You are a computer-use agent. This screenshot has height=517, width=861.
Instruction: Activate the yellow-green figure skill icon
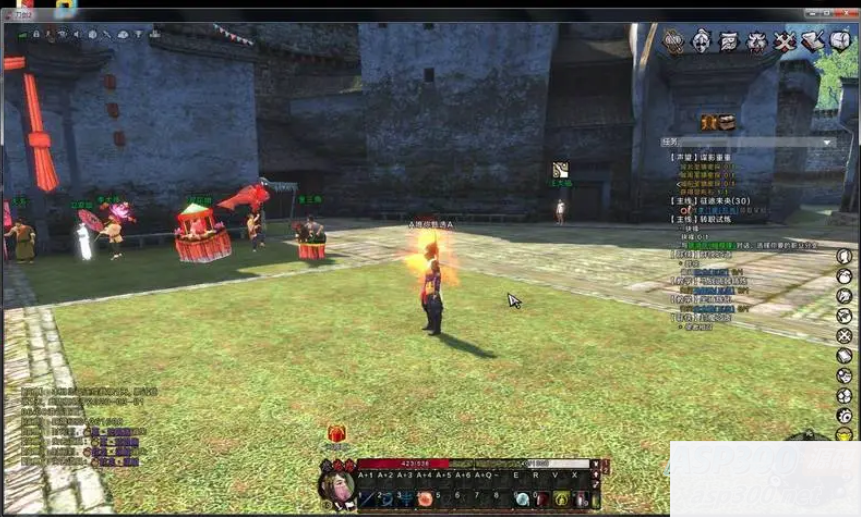(x=561, y=499)
